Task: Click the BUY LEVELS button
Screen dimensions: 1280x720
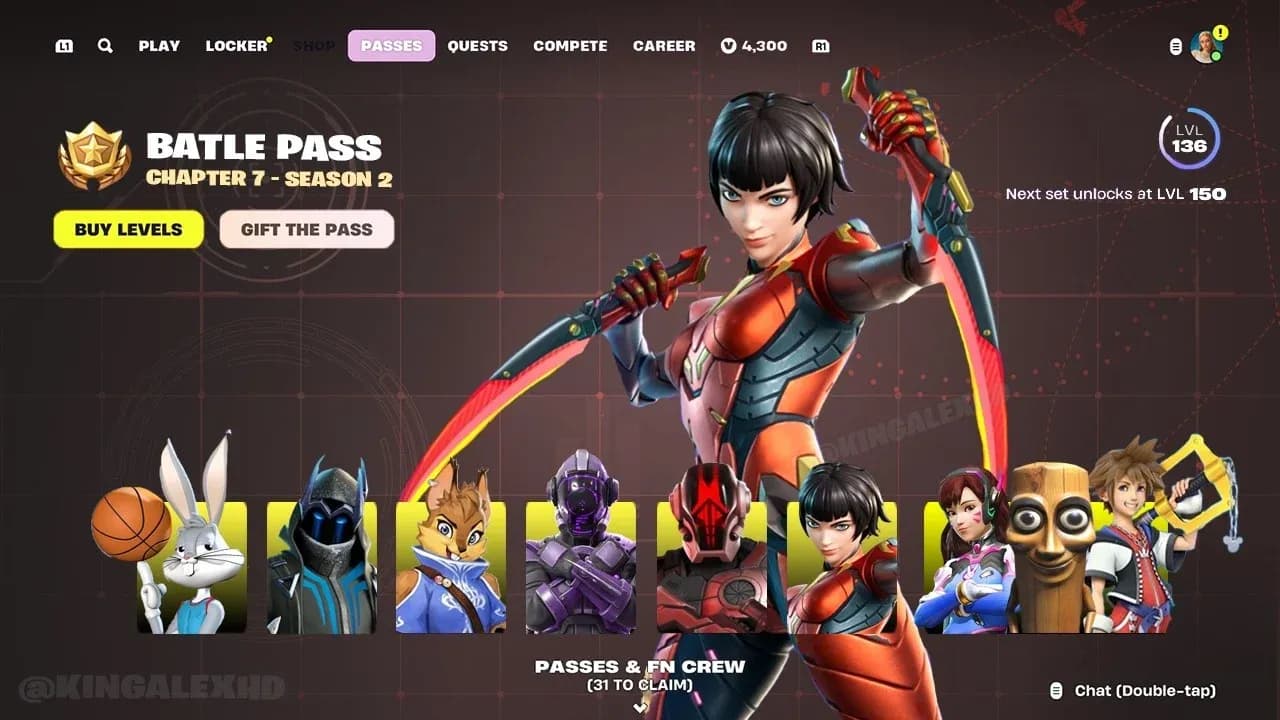Action: (x=128, y=230)
